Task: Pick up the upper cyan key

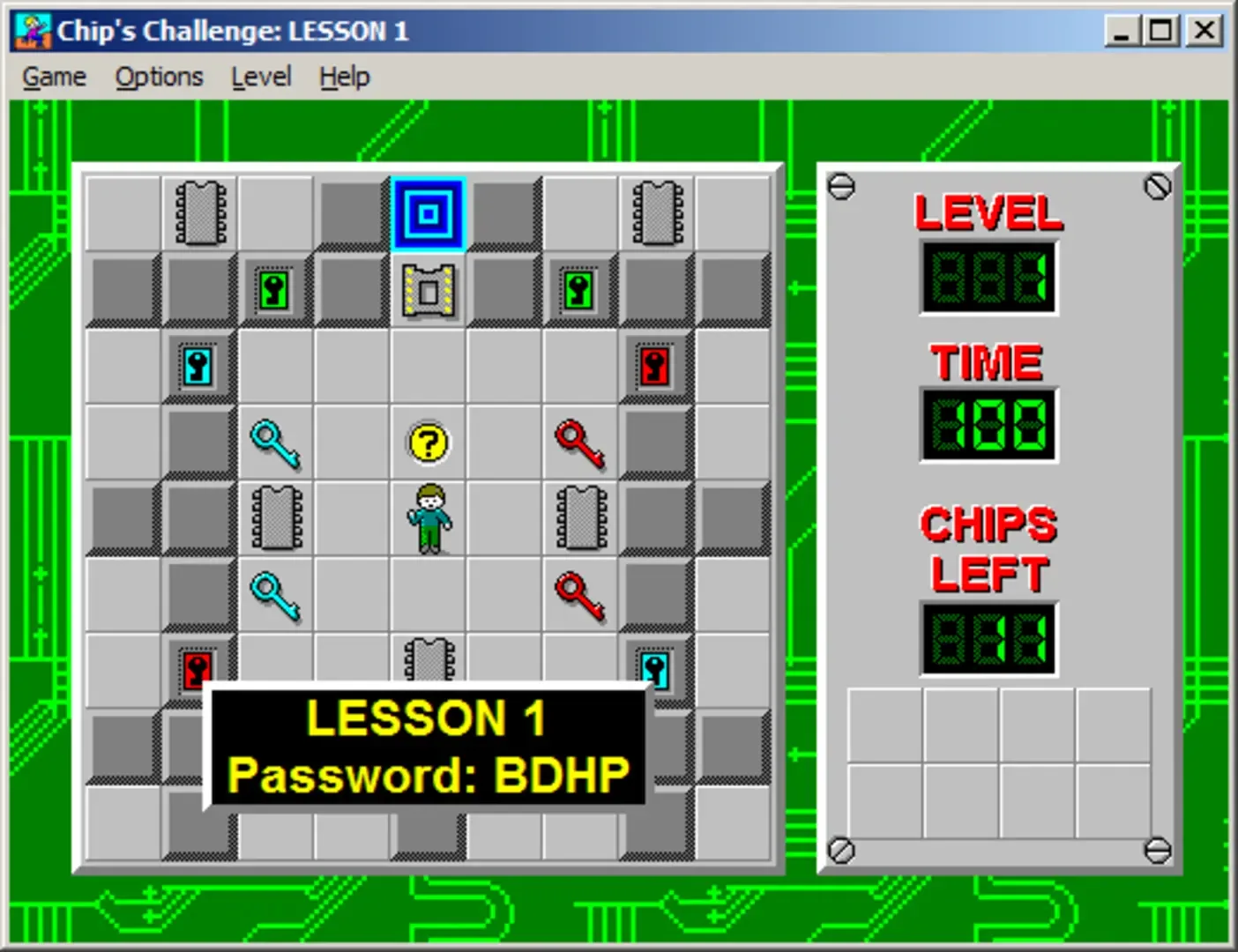Action: 275,443
